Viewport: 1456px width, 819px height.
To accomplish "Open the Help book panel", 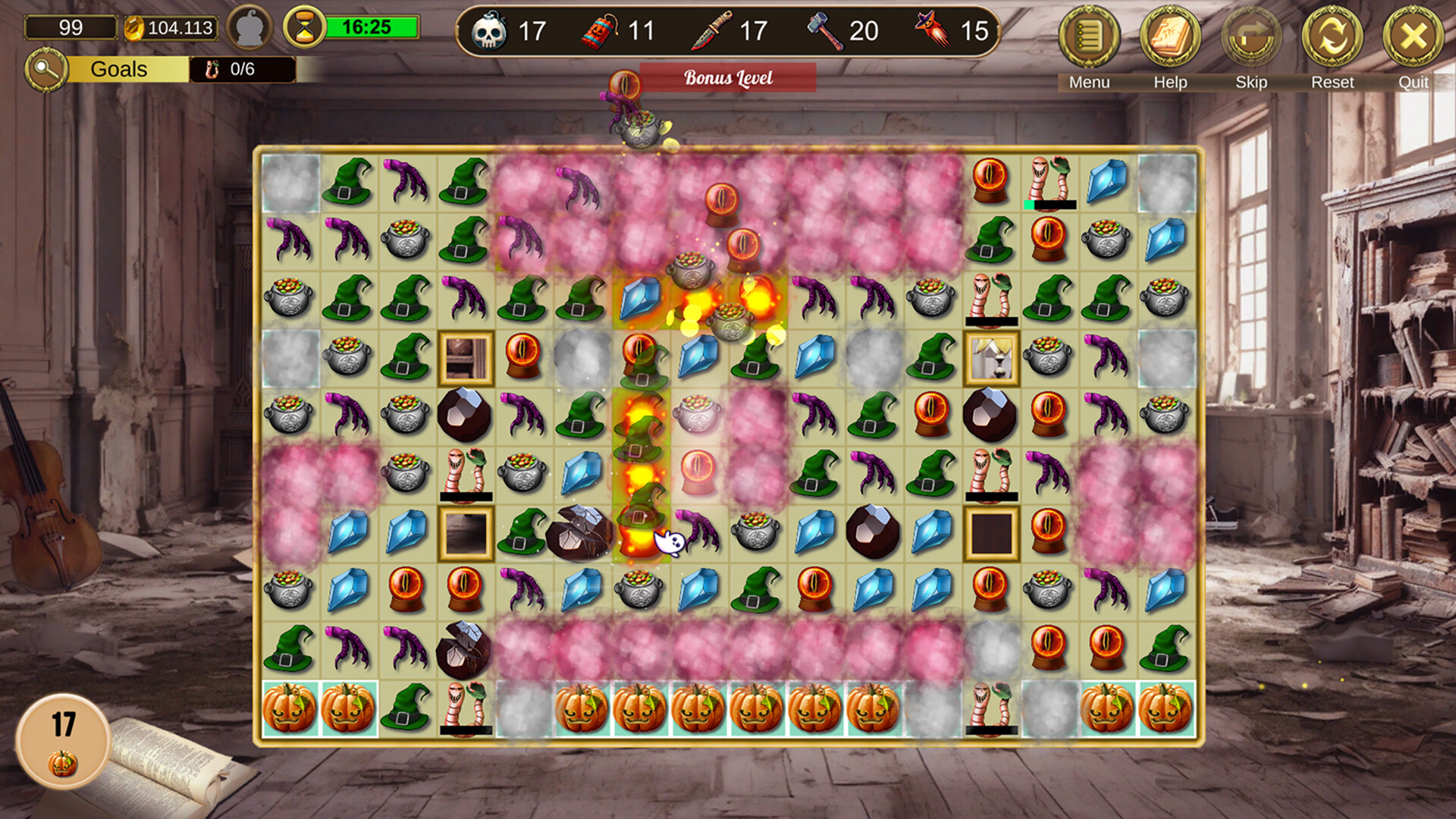I will coord(1169,36).
